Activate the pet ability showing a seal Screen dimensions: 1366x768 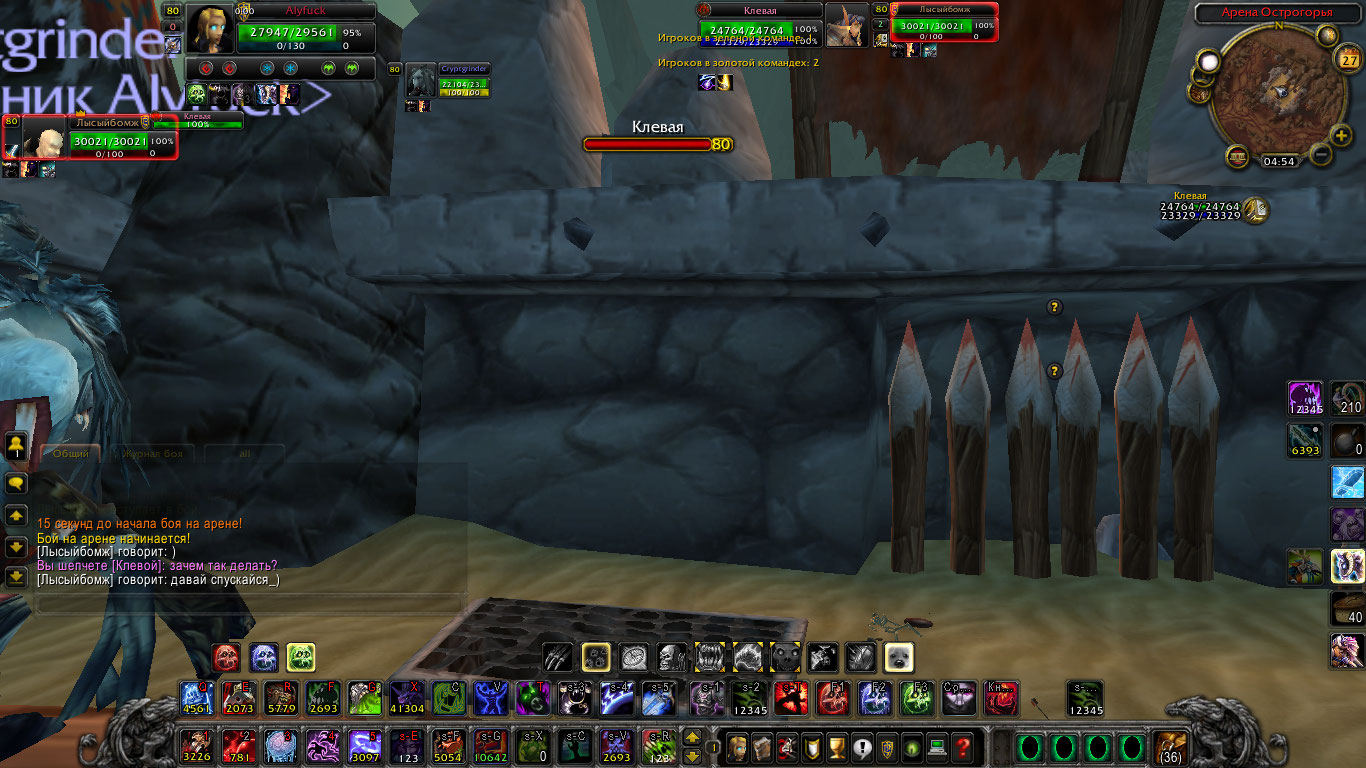point(899,656)
